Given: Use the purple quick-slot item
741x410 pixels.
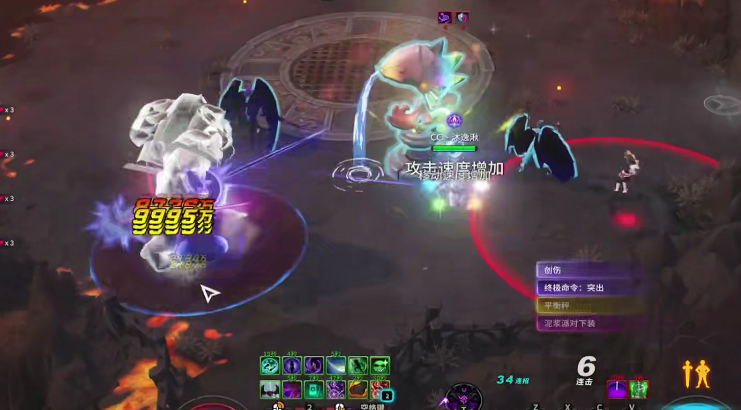Looking at the screenshot, I should (618, 388).
